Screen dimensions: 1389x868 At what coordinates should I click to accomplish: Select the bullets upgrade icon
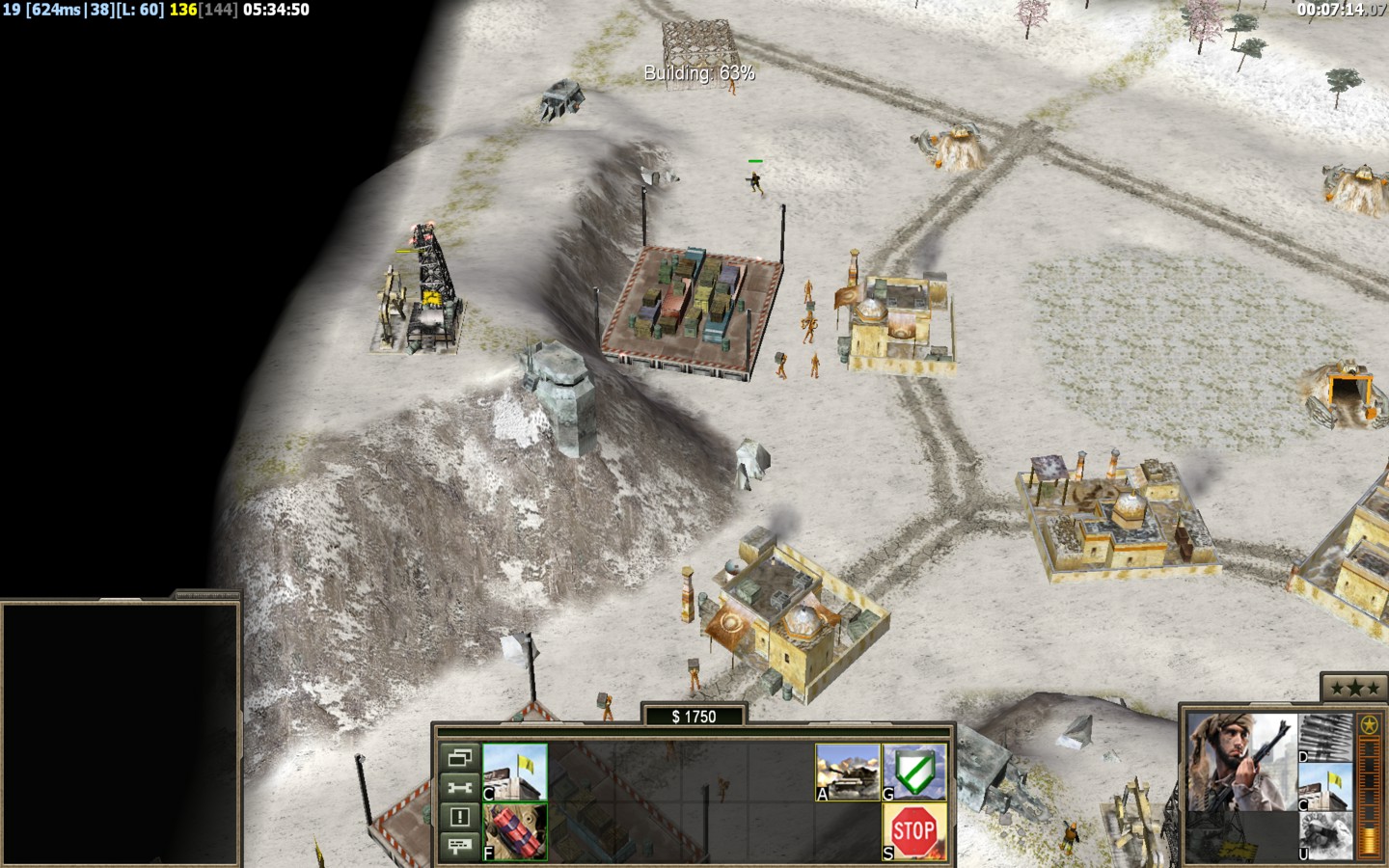tap(1325, 738)
